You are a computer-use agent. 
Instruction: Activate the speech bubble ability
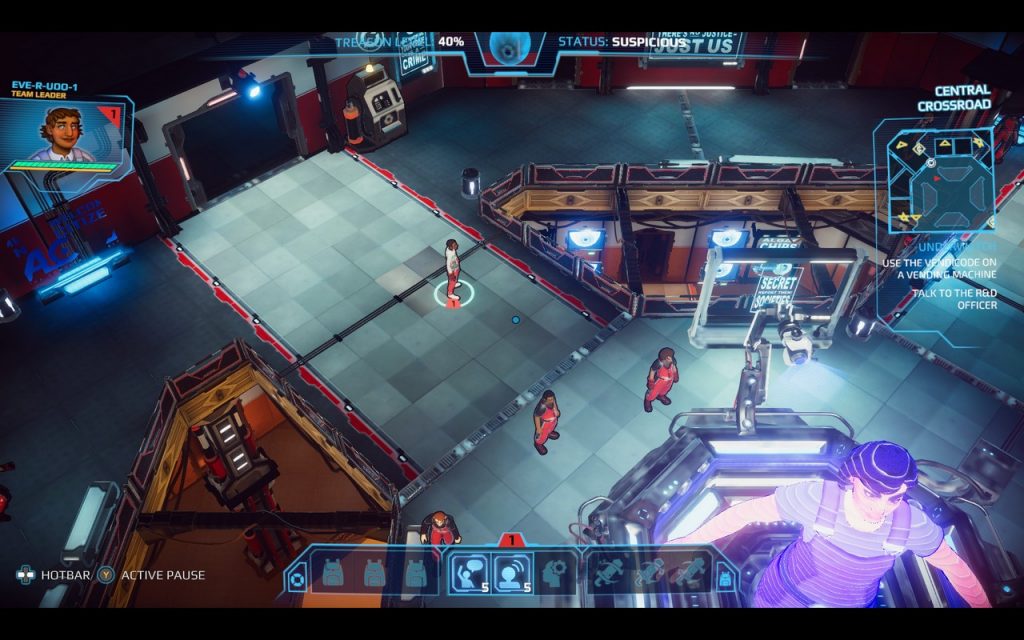click(x=469, y=574)
